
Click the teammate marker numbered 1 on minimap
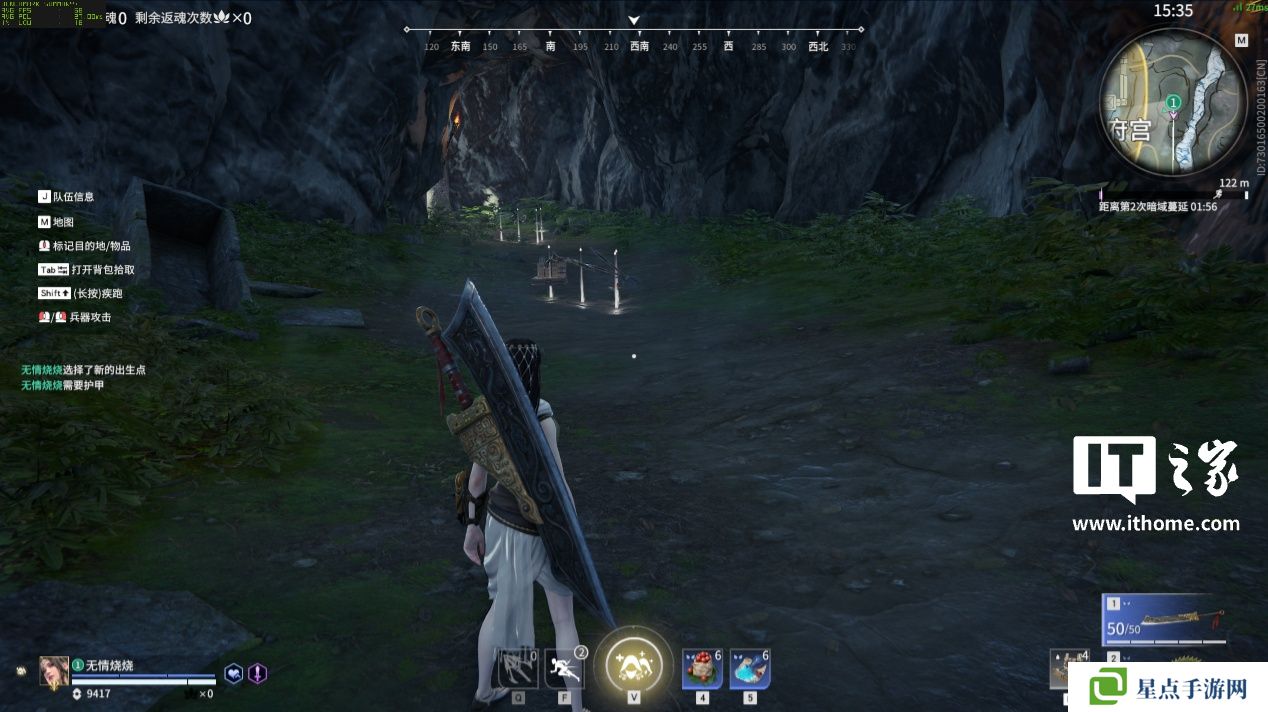click(1174, 102)
